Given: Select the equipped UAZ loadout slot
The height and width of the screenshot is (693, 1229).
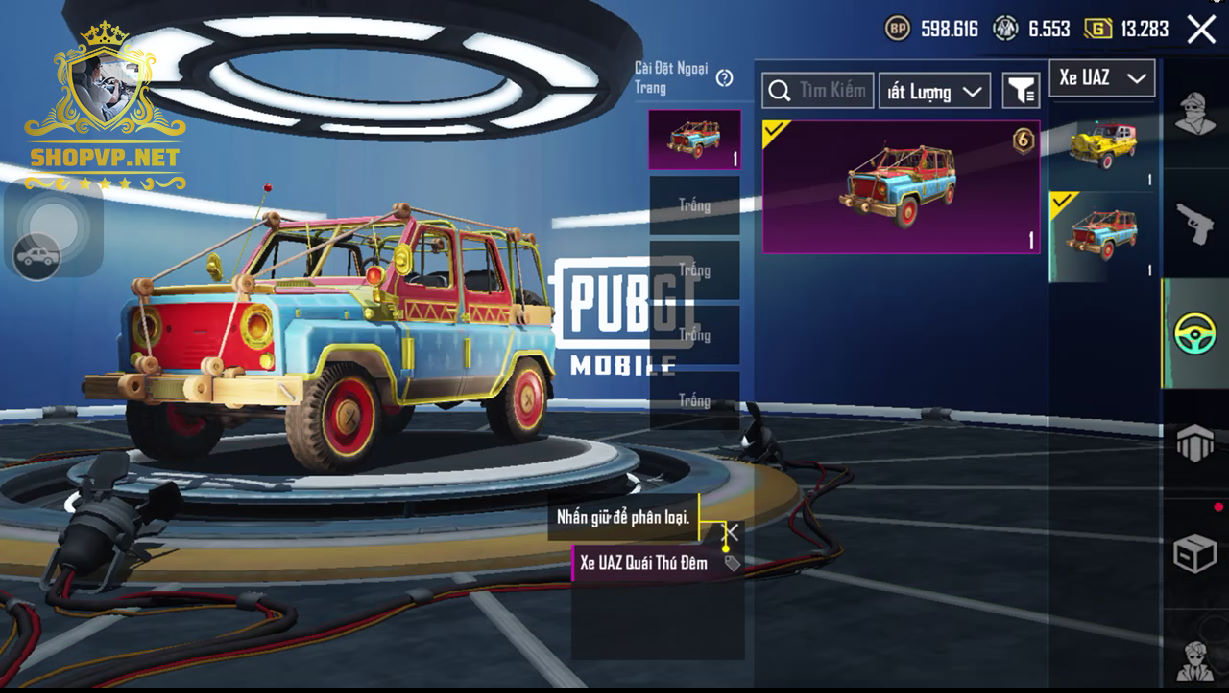Looking at the screenshot, I should click(x=694, y=140).
